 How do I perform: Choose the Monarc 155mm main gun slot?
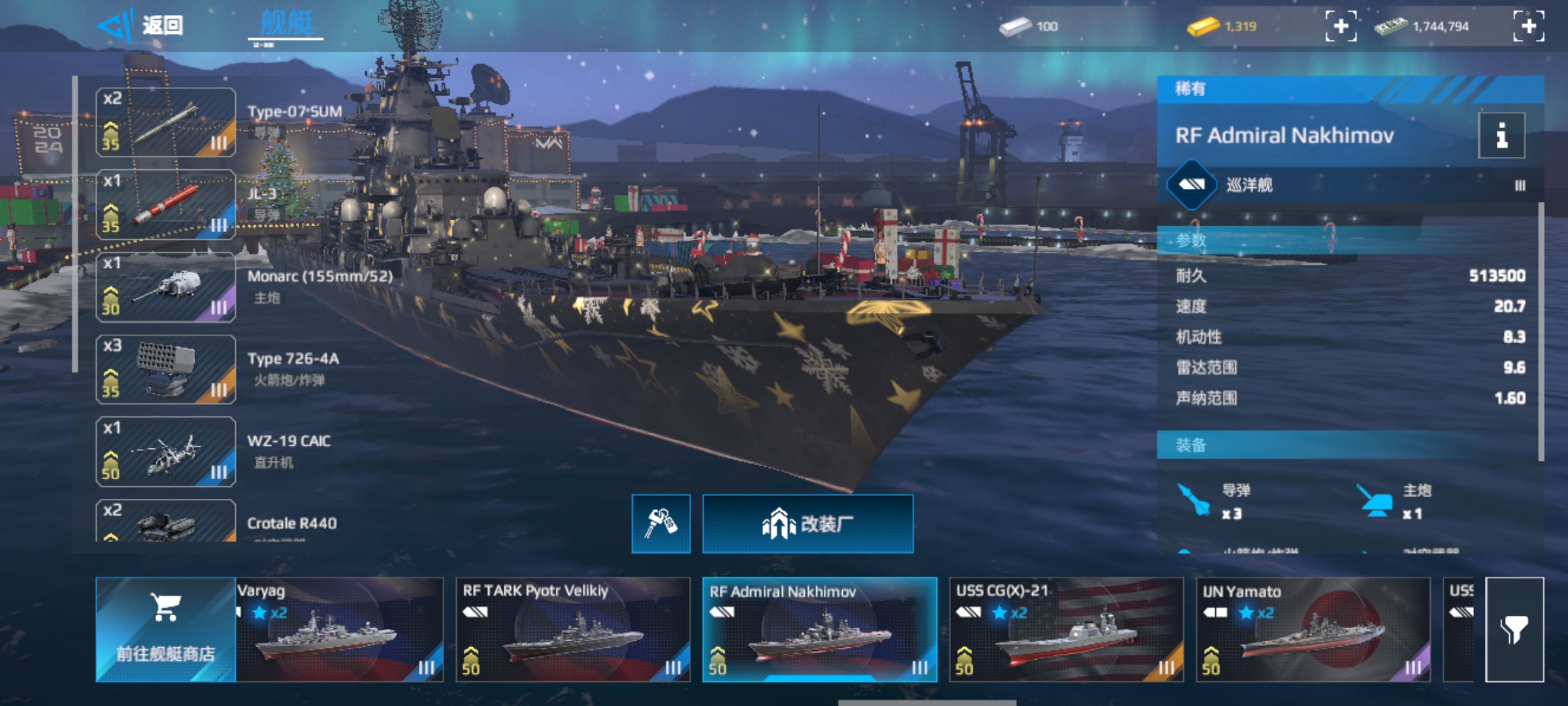166,287
